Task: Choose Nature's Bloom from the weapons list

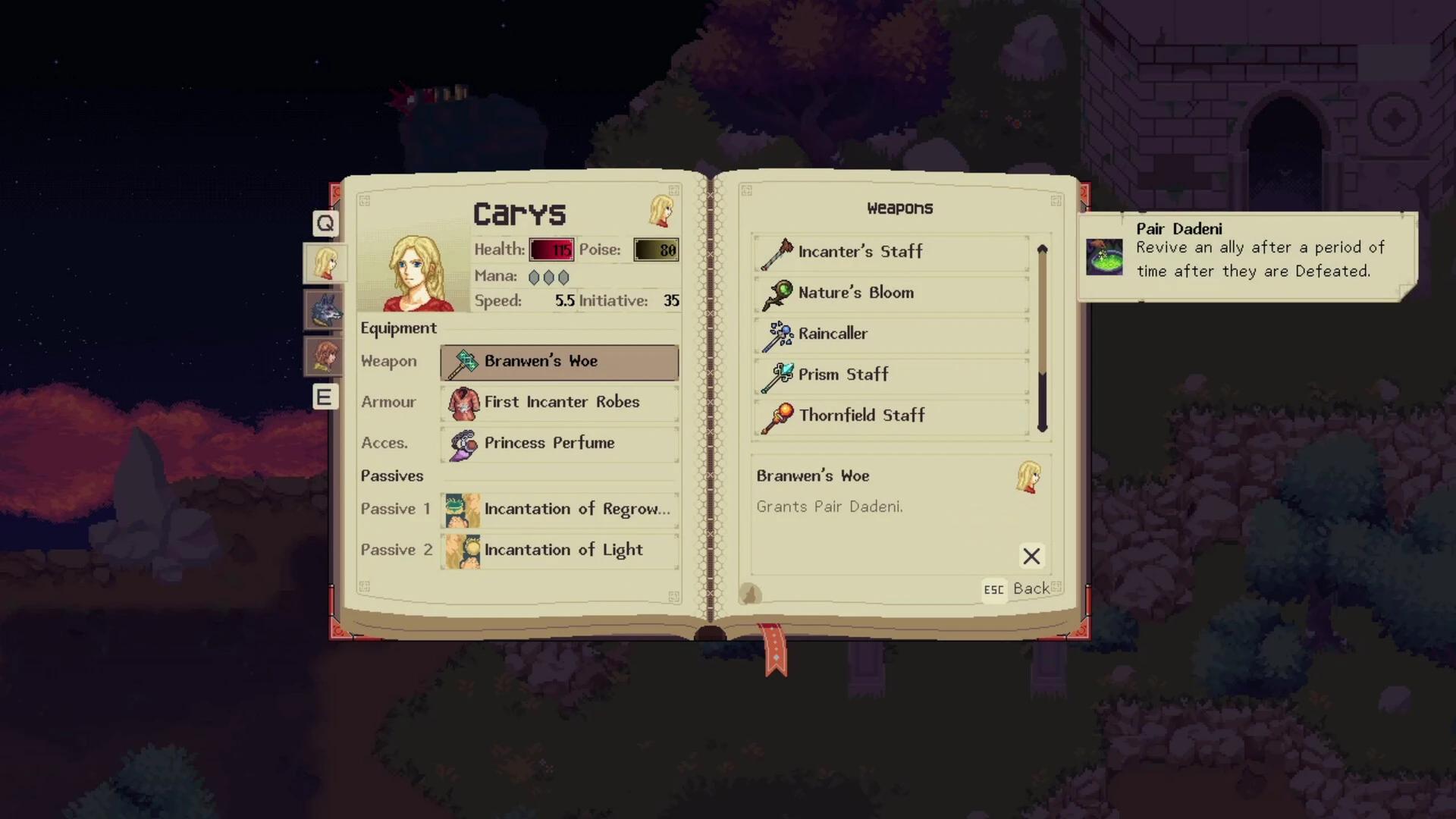Action: 891,293
